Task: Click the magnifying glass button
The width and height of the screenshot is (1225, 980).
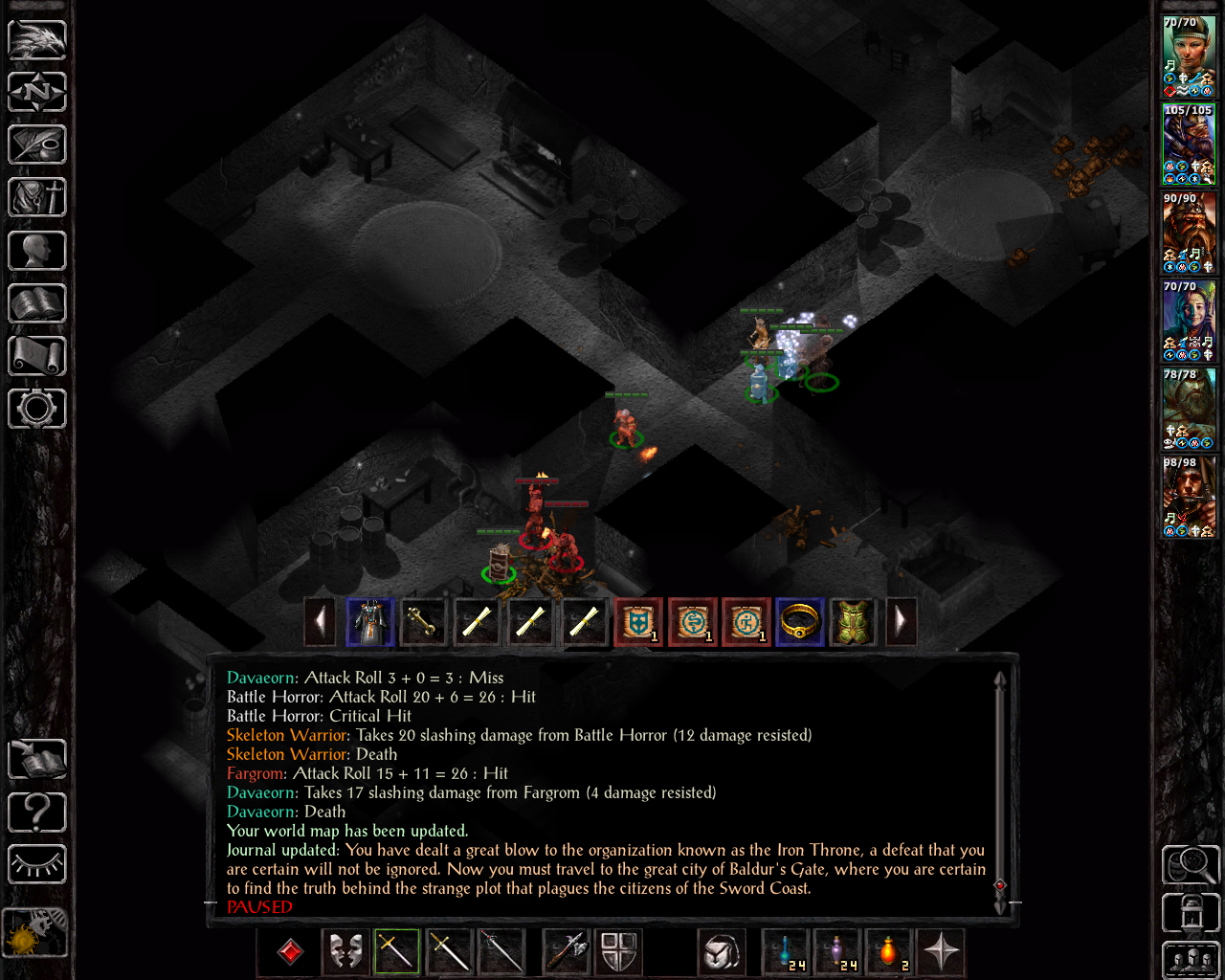Action: 1190,864
